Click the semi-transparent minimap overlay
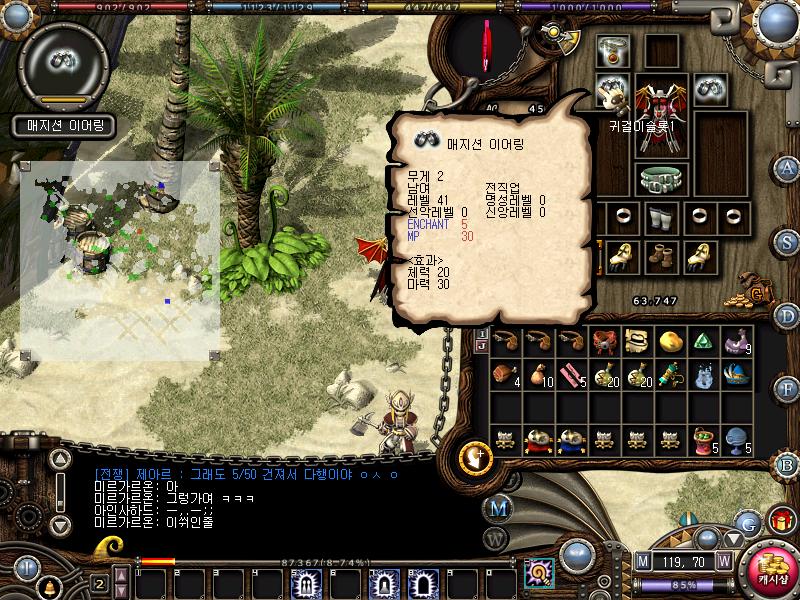 click(120, 260)
